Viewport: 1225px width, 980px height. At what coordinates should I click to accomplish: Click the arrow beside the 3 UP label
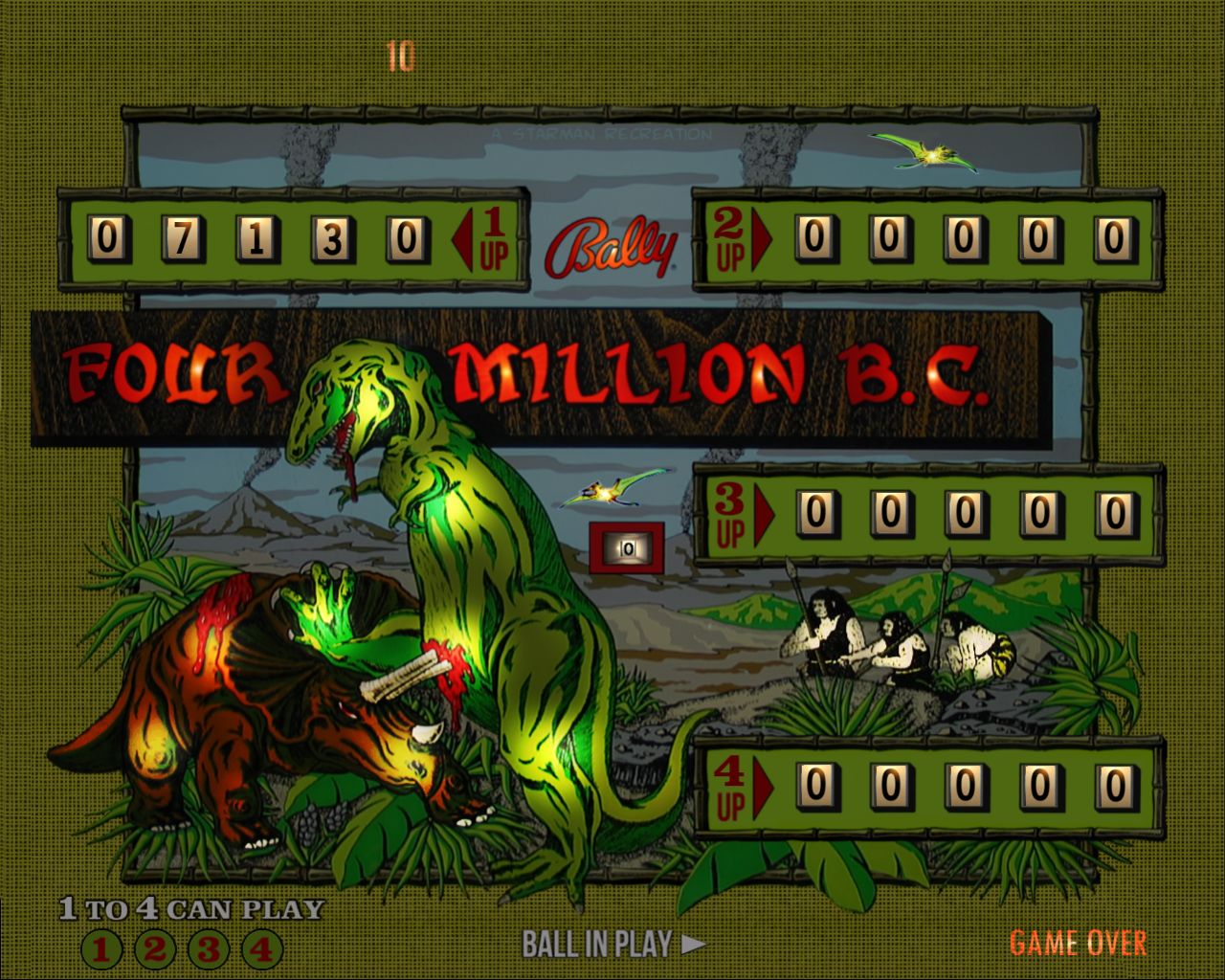pos(766,514)
